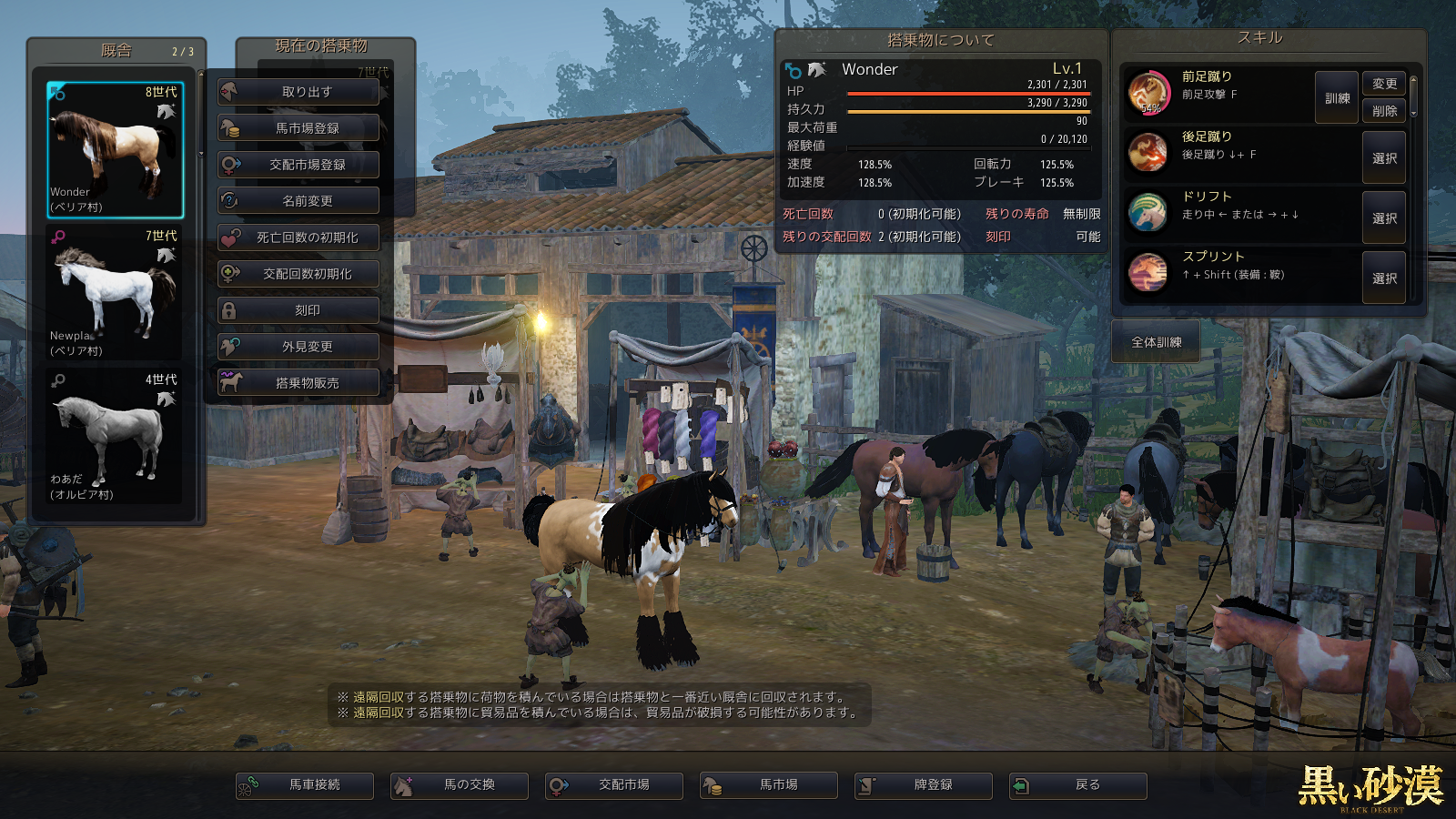Register on the 交配市場登録 breeding market
Screen dimensions: 1456x819
(298, 165)
